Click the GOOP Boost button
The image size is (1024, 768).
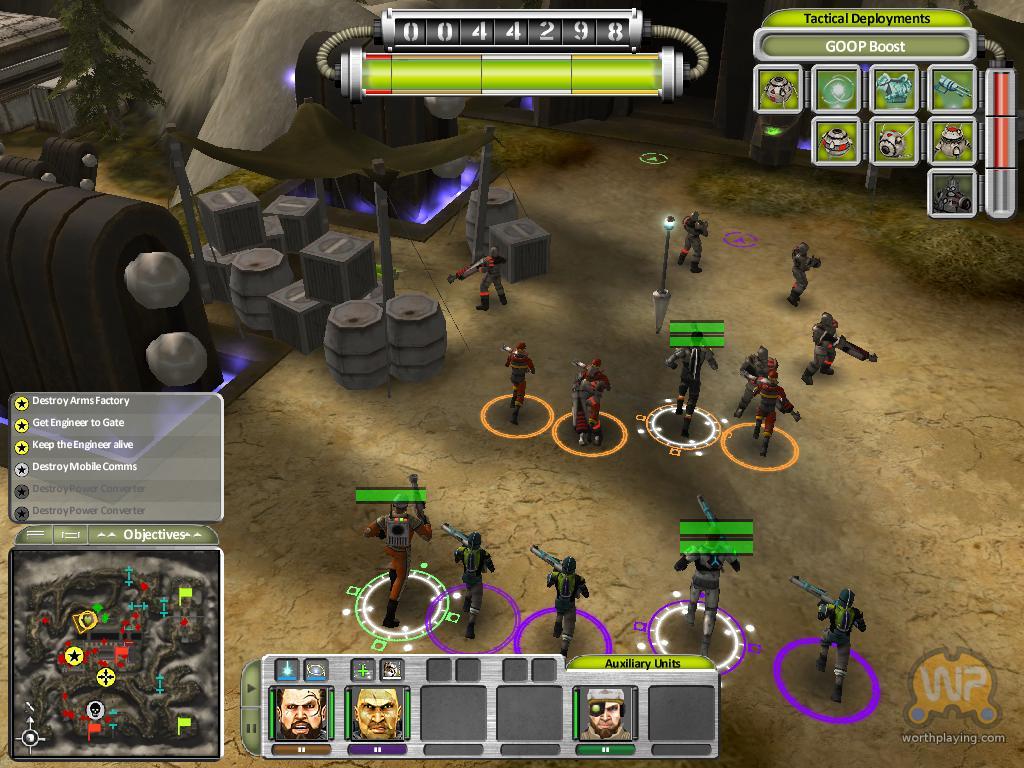[x=865, y=46]
